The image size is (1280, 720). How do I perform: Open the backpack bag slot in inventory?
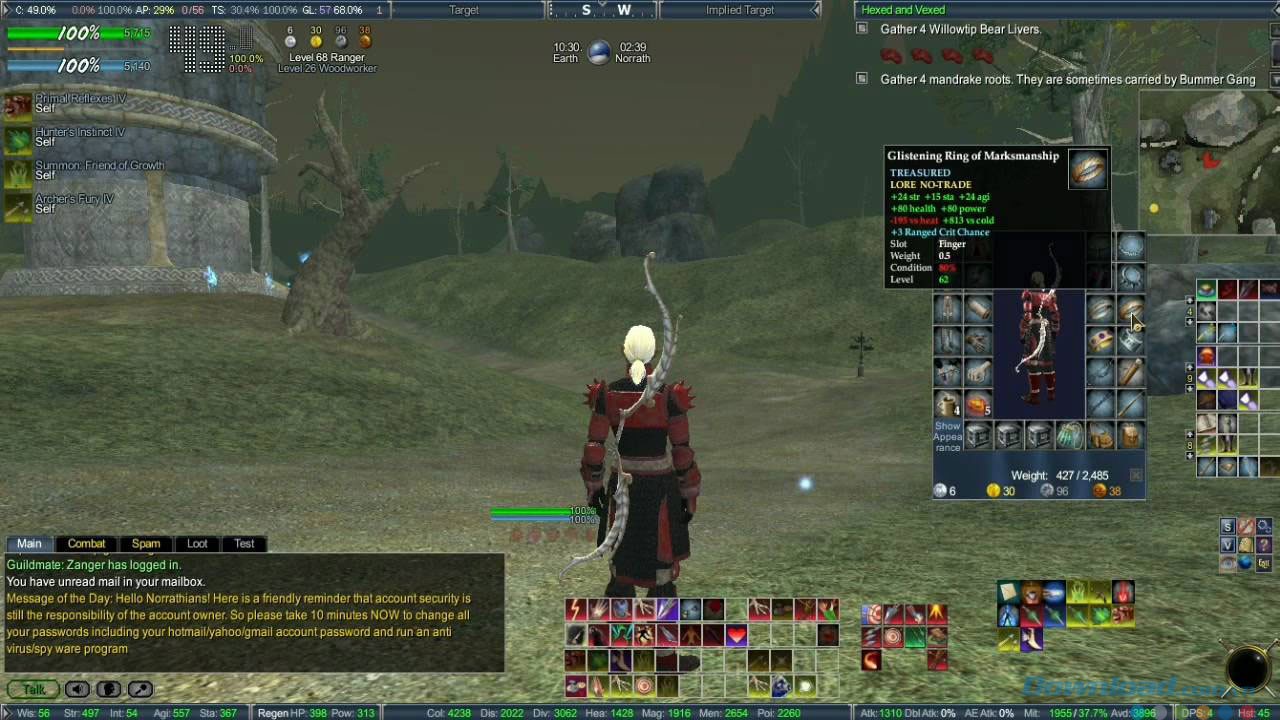pyautogui.click(x=1129, y=437)
